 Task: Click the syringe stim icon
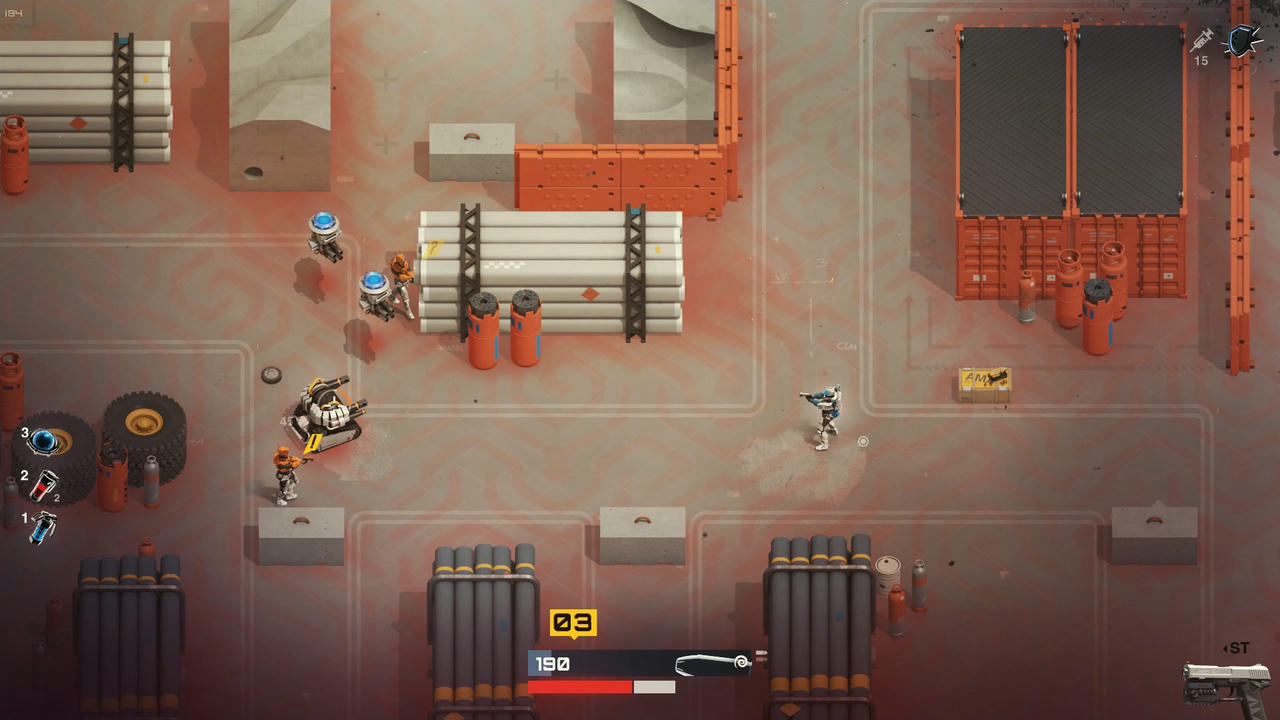pyautogui.click(x=1202, y=40)
